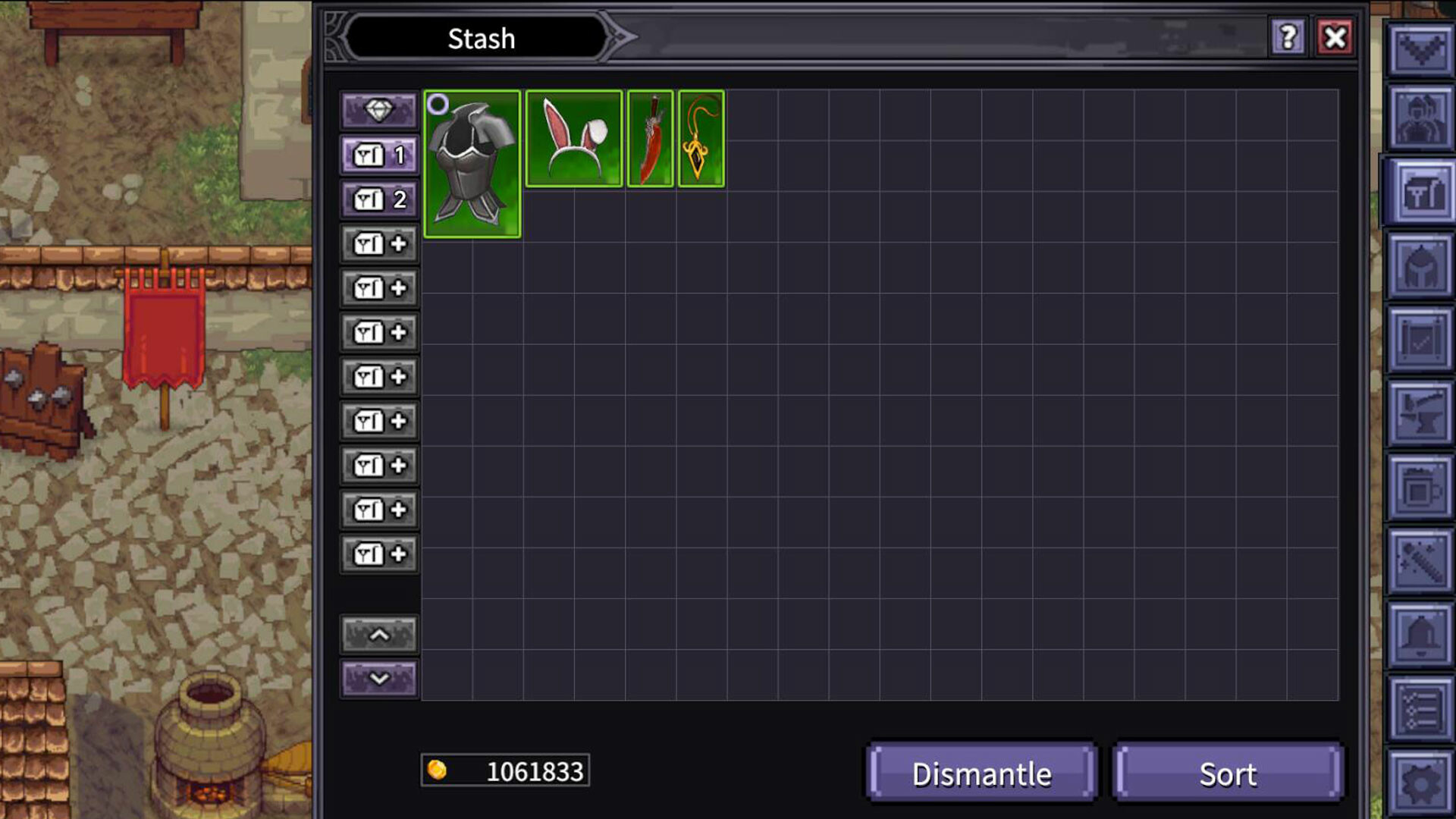Click the gold coin counter field
The width and height of the screenshot is (1456, 819).
505,772
